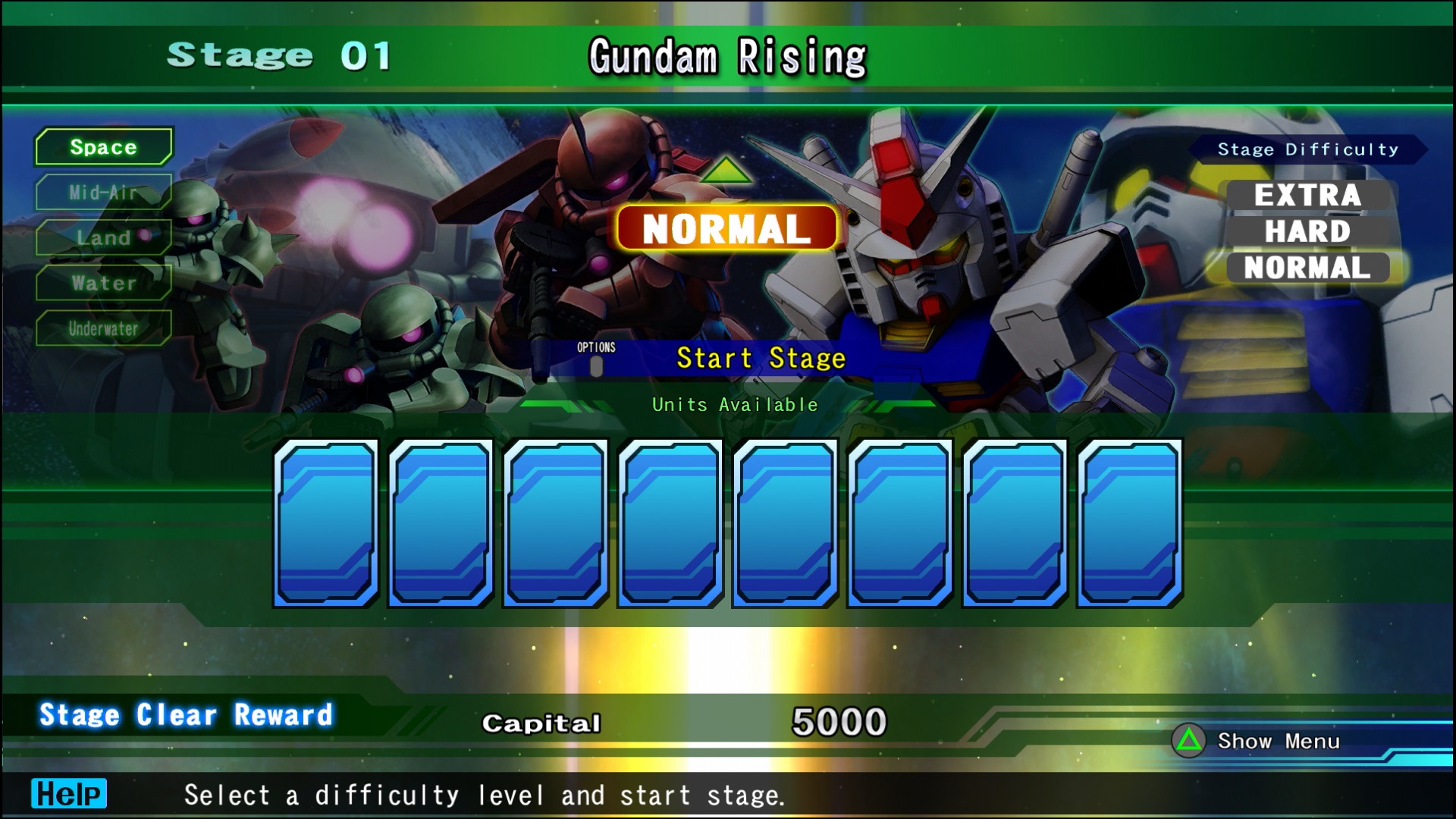Select the Underwater terrain tab

(104, 328)
